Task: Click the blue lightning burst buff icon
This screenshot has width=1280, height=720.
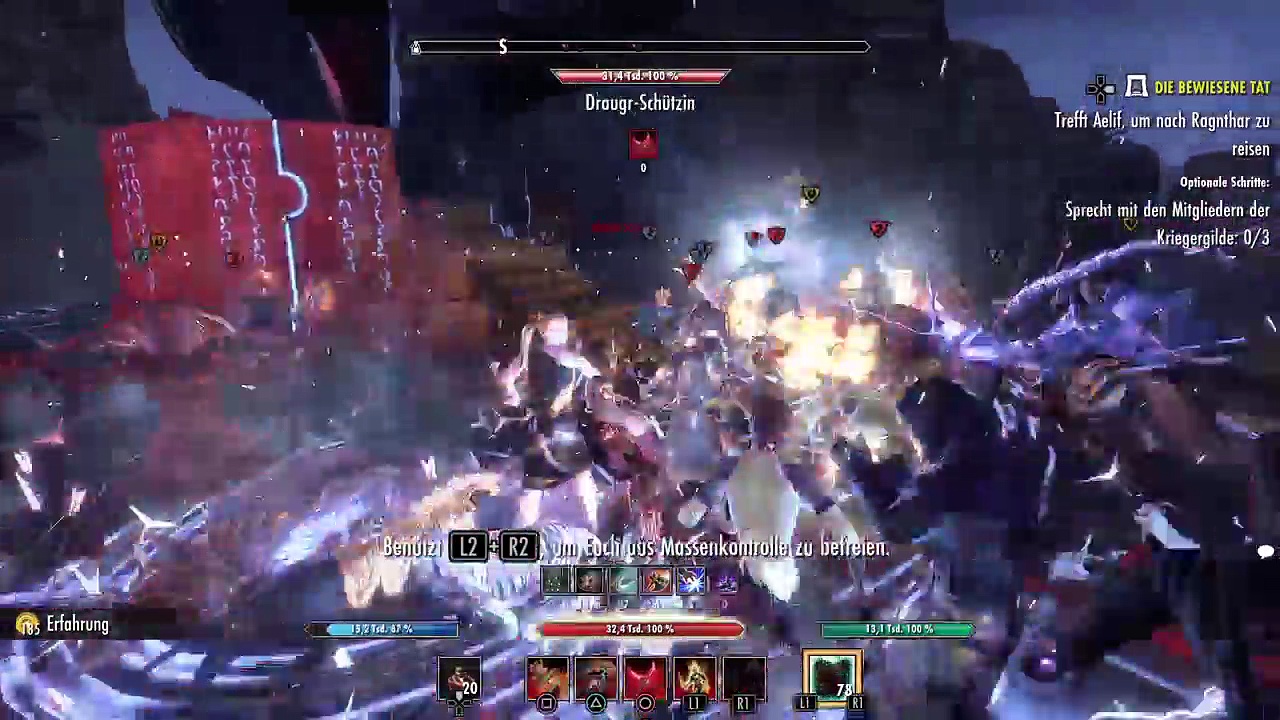Action: coord(691,581)
